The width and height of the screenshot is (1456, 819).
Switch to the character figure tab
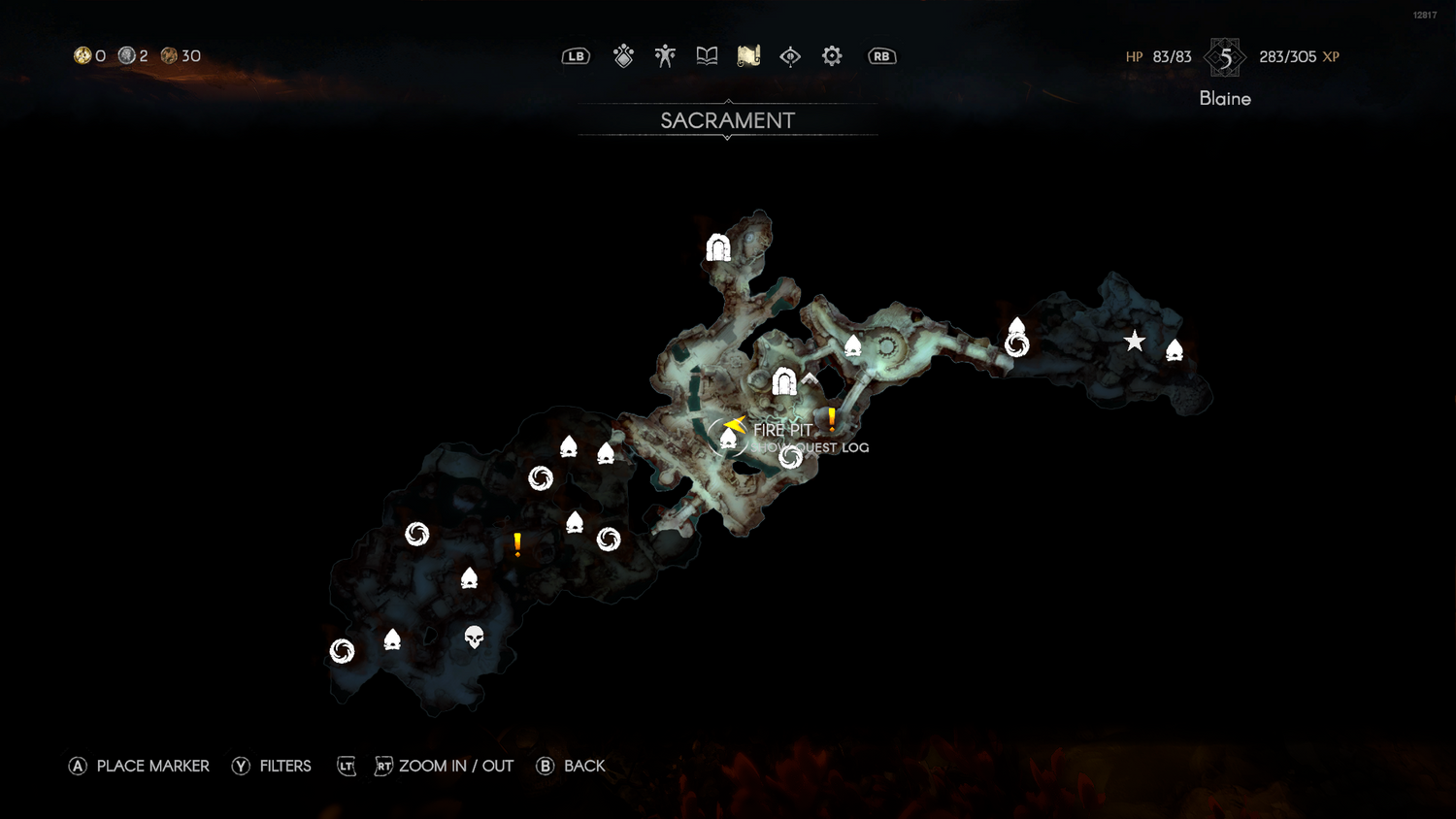tap(665, 56)
